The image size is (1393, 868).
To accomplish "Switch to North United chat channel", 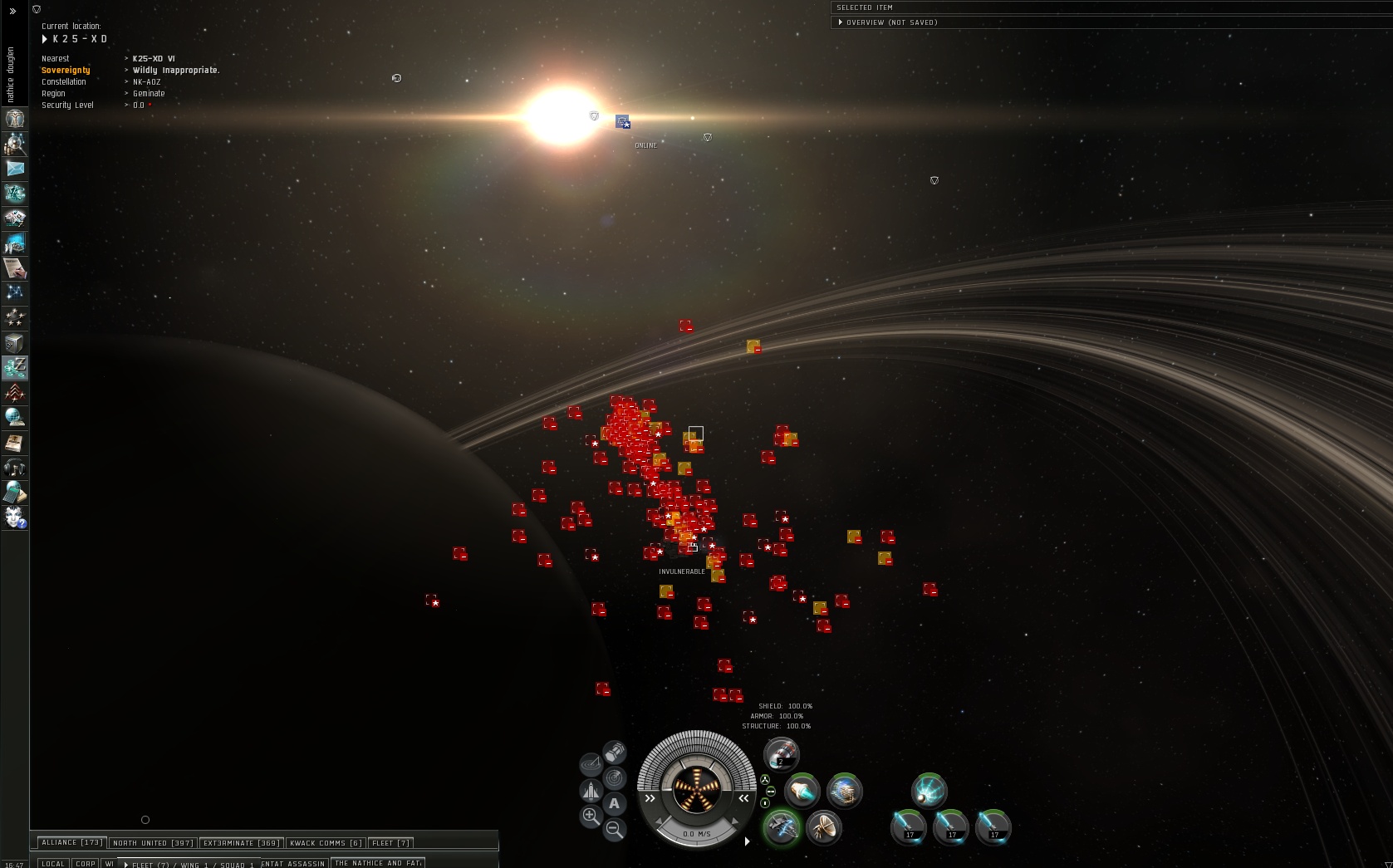I will pos(153,843).
